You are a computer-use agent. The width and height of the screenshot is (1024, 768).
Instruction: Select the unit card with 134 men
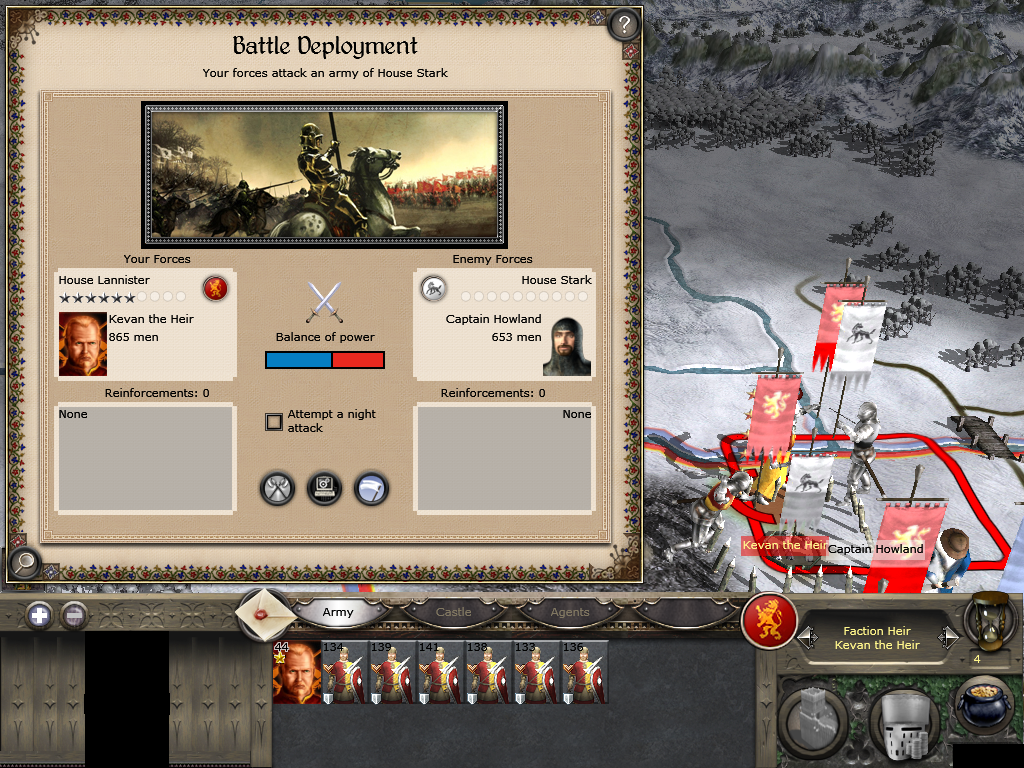click(345, 673)
